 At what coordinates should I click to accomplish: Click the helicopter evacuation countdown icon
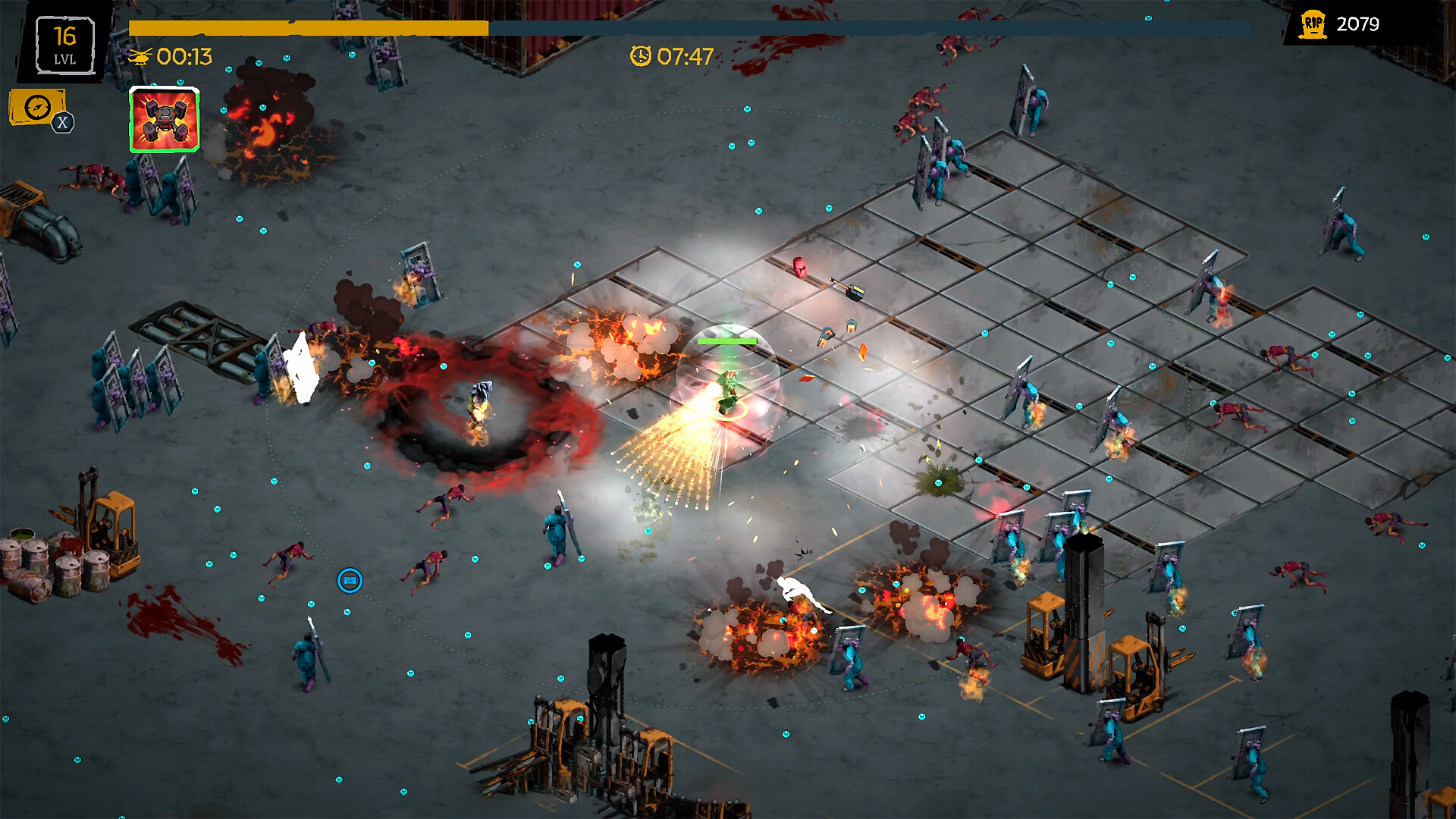tap(142, 56)
